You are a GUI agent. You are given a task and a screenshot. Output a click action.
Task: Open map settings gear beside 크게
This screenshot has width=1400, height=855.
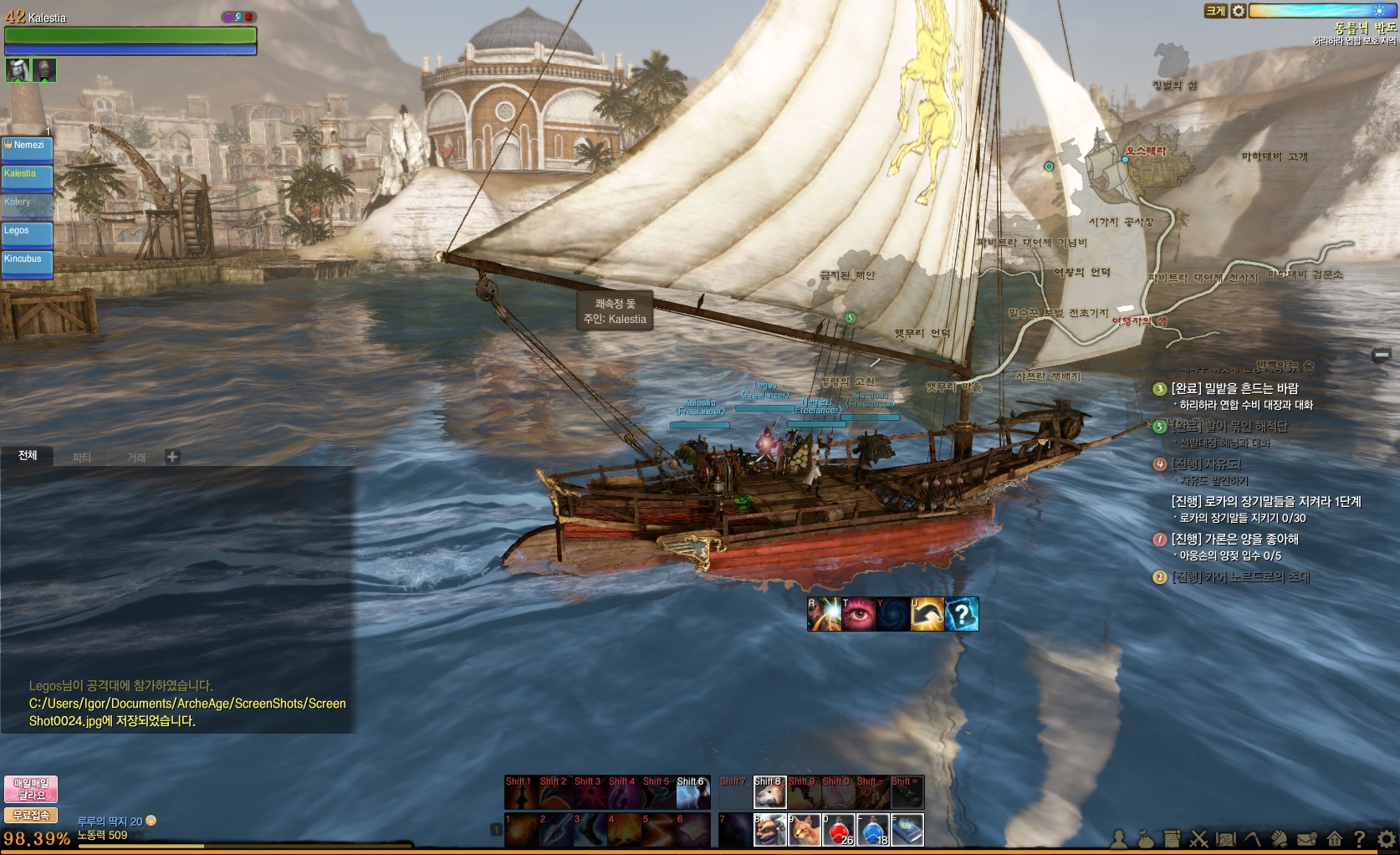1239,11
